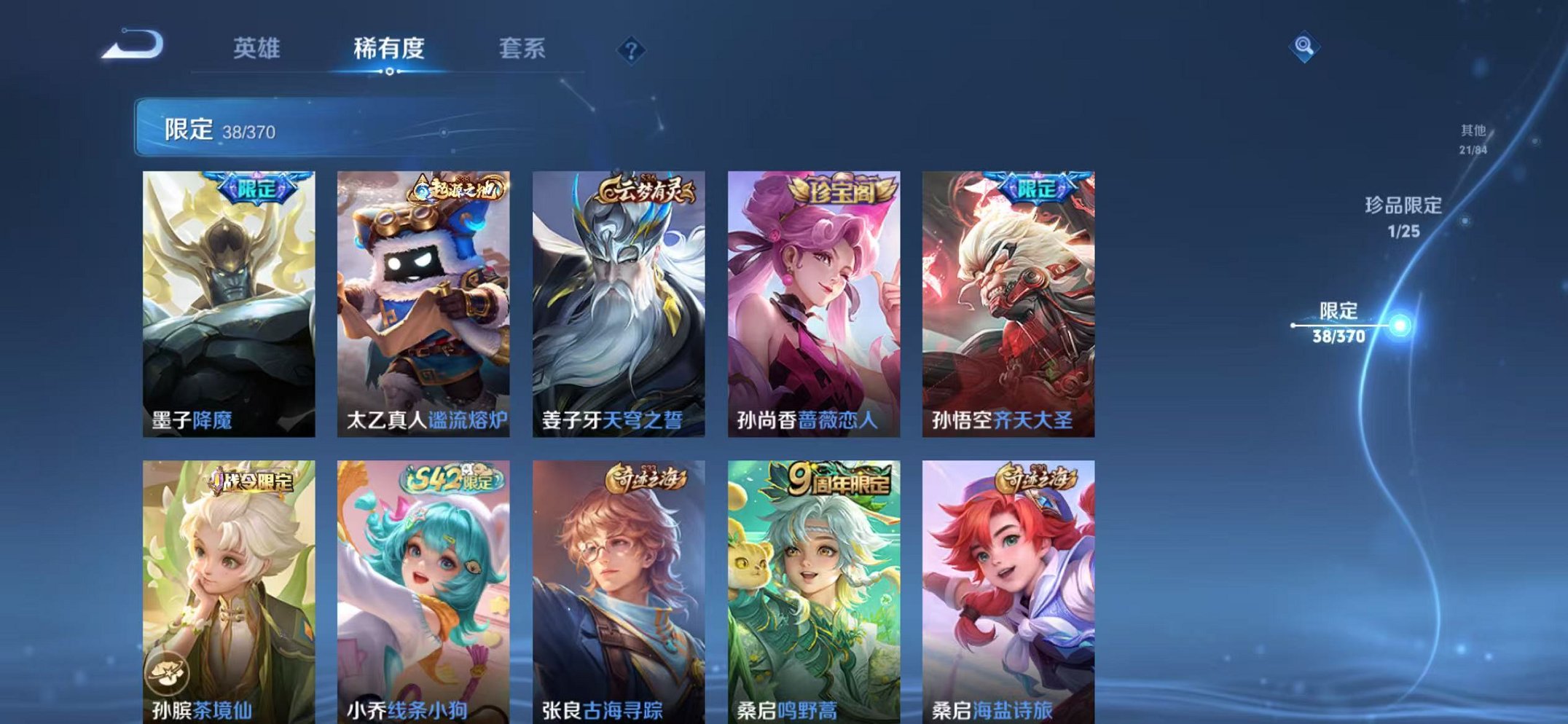Open help via the question mark icon
This screenshot has height=724, width=1568.
pyautogui.click(x=631, y=50)
